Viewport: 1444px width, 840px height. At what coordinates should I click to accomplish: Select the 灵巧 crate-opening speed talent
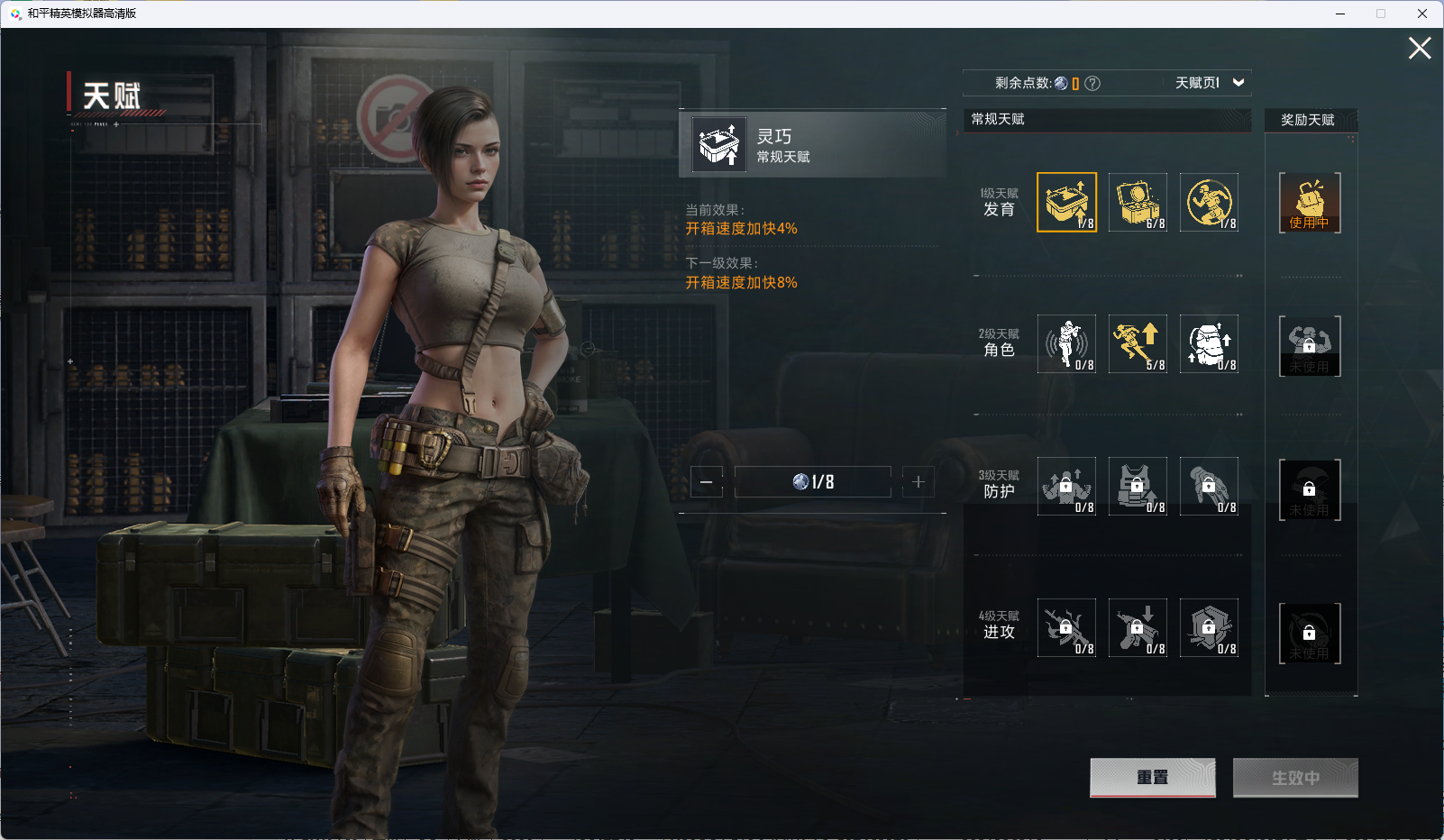[1066, 203]
